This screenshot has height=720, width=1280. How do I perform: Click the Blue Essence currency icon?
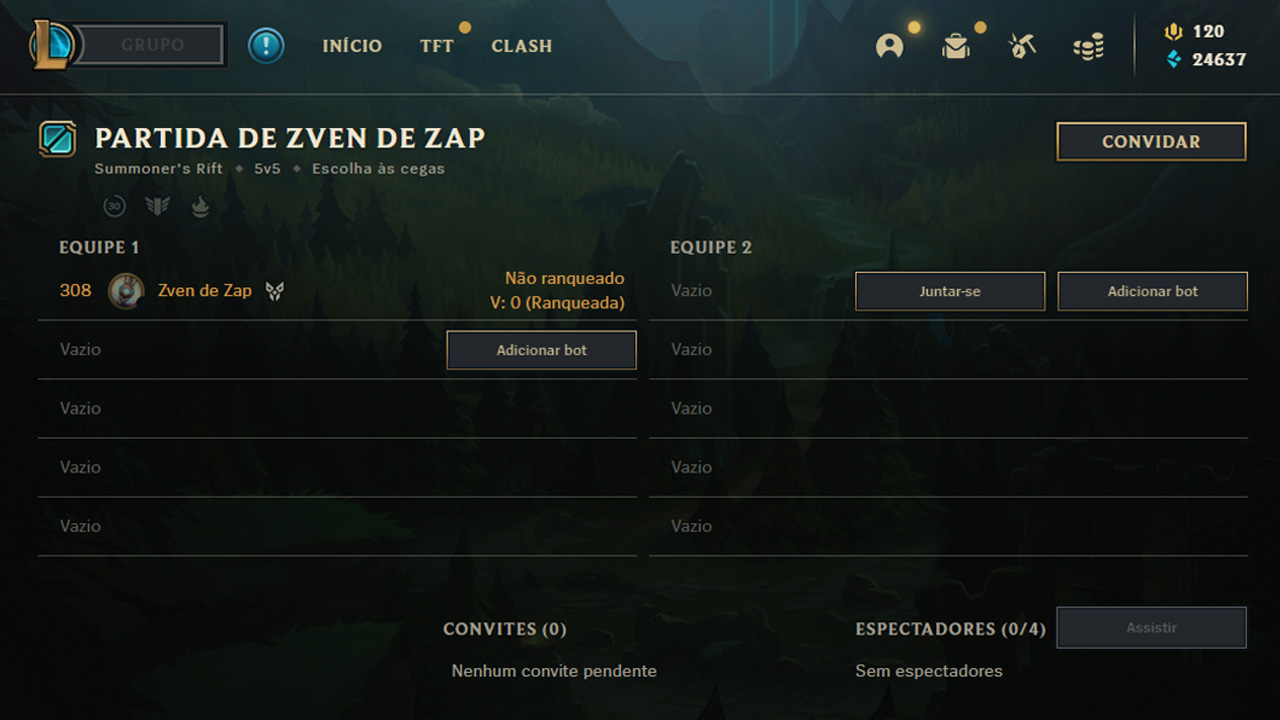pyautogui.click(x=1173, y=60)
